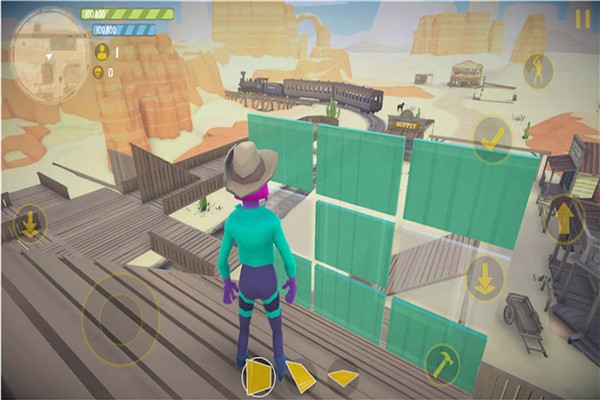Select the circled yellow wall build piece
This screenshot has height=400, width=600.
258,377
